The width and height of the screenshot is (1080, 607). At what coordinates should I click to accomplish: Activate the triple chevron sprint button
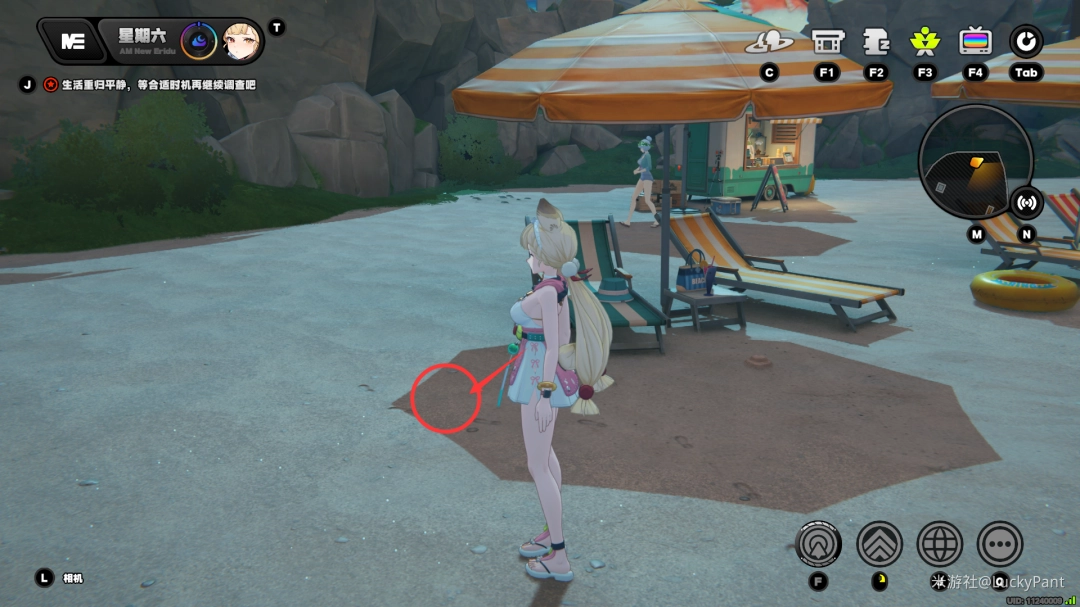click(x=879, y=544)
